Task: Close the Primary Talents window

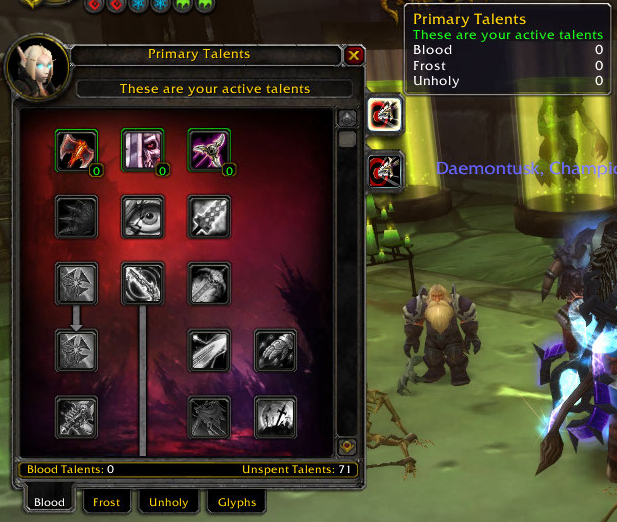Action: [354, 56]
